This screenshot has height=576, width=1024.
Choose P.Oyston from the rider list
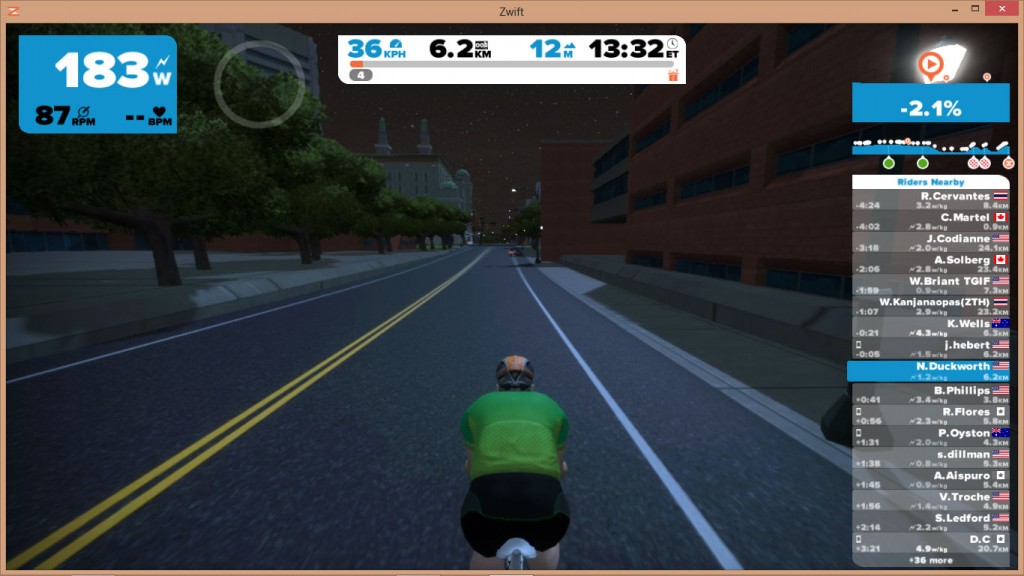click(x=930, y=437)
